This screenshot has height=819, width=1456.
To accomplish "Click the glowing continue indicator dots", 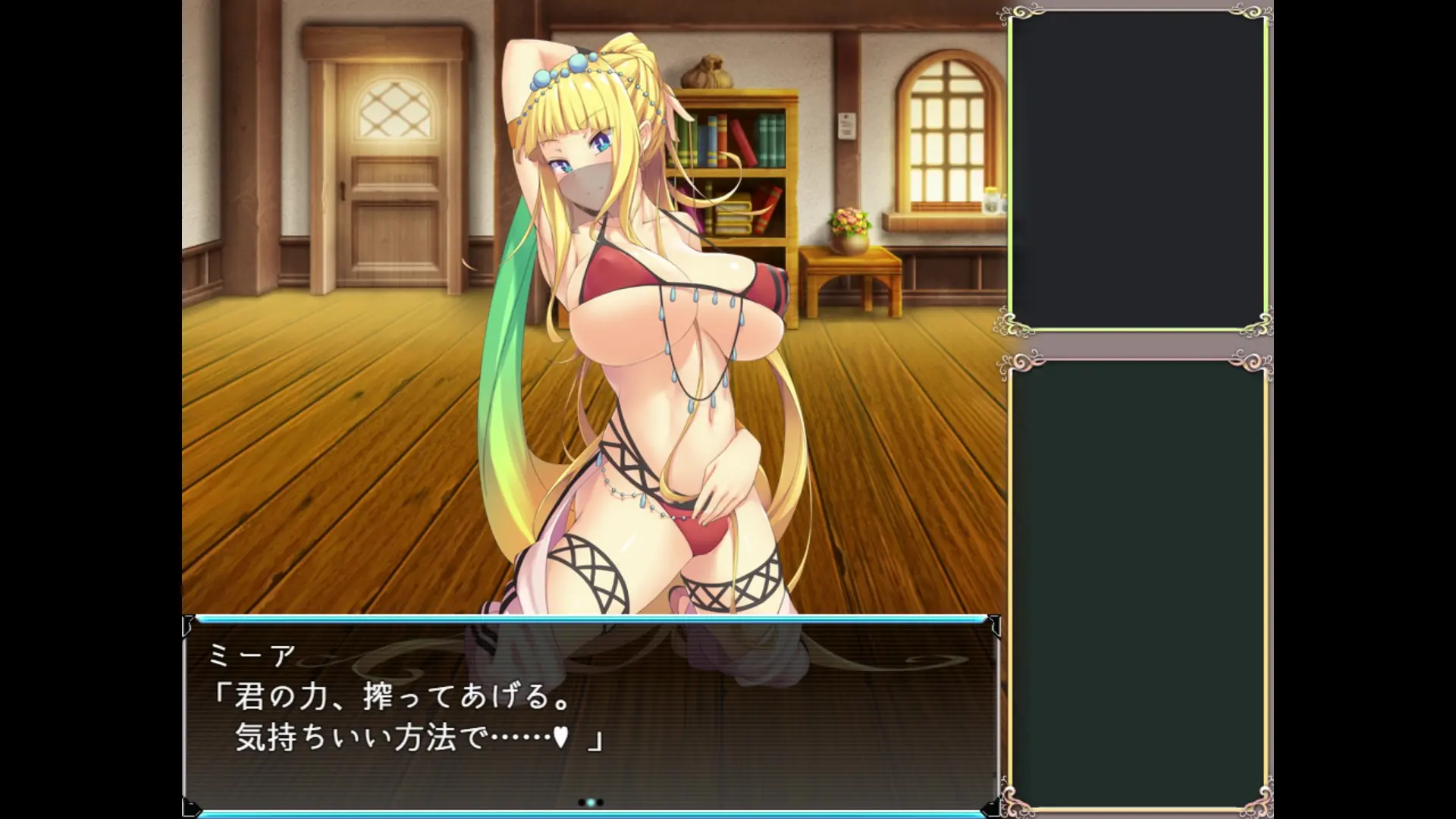I will (x=591, y=802).
